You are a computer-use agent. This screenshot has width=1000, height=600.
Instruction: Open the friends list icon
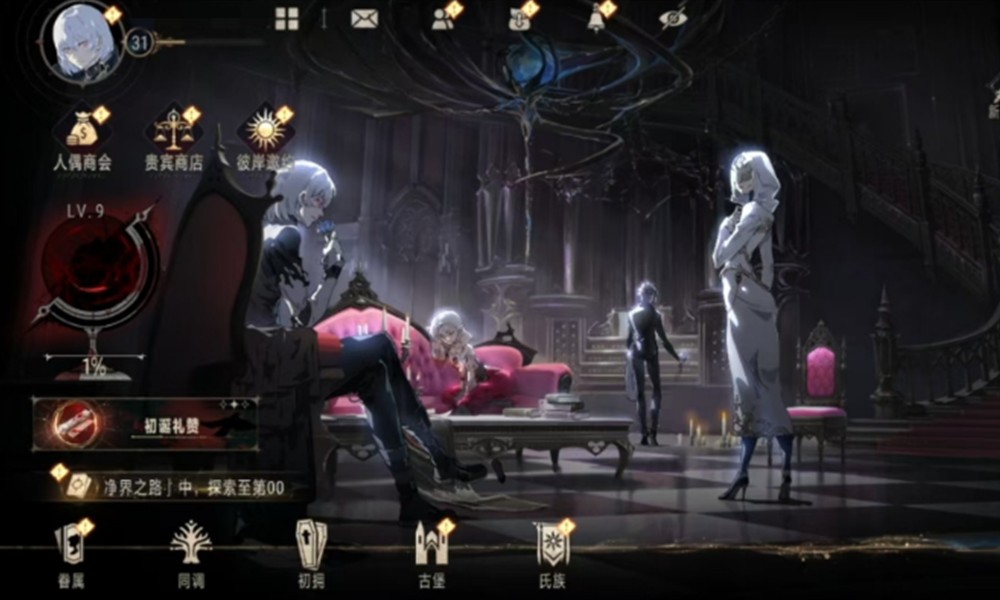pos(443,19)
